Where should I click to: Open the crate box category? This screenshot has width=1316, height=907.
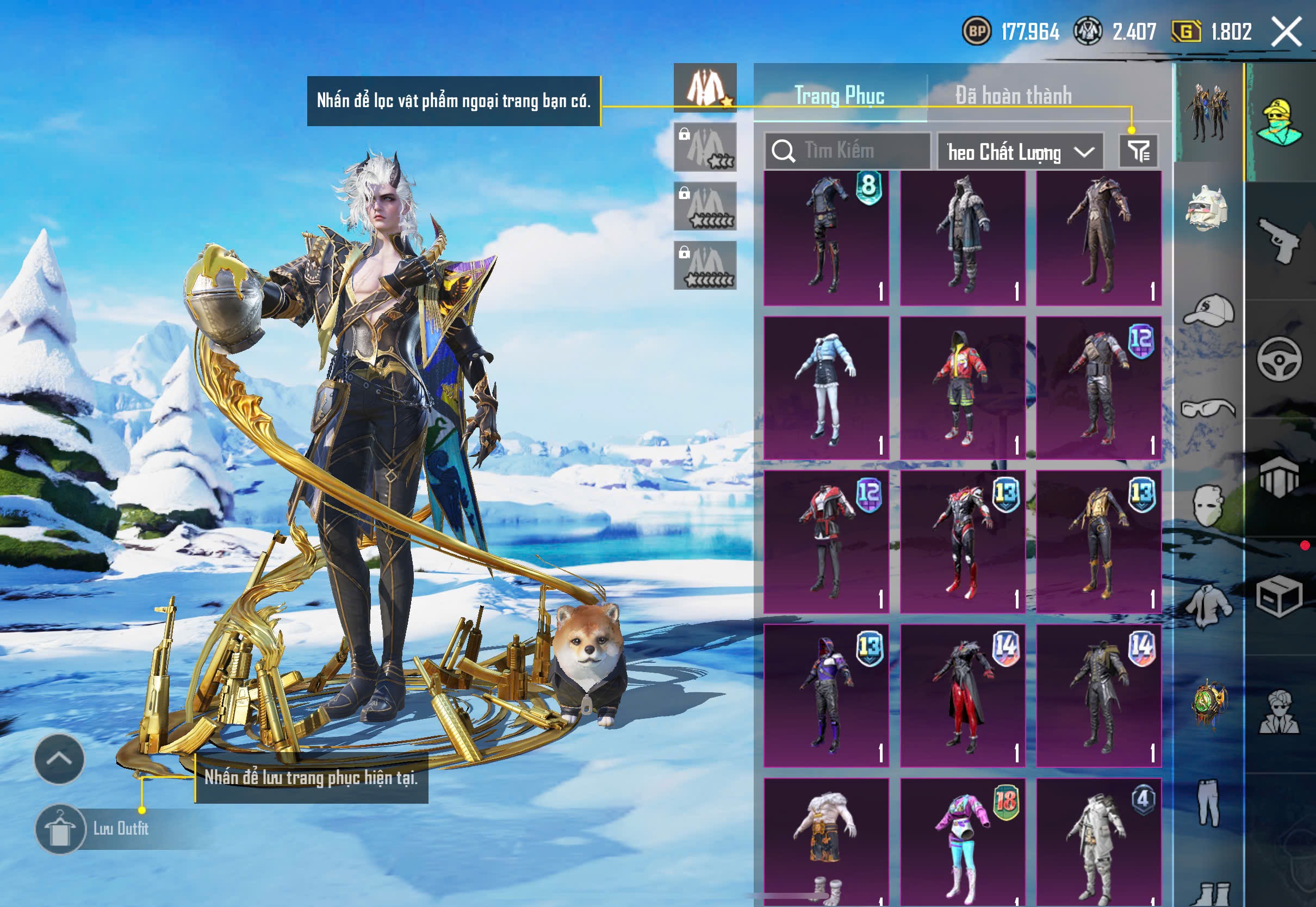[x=1279, y=596]
